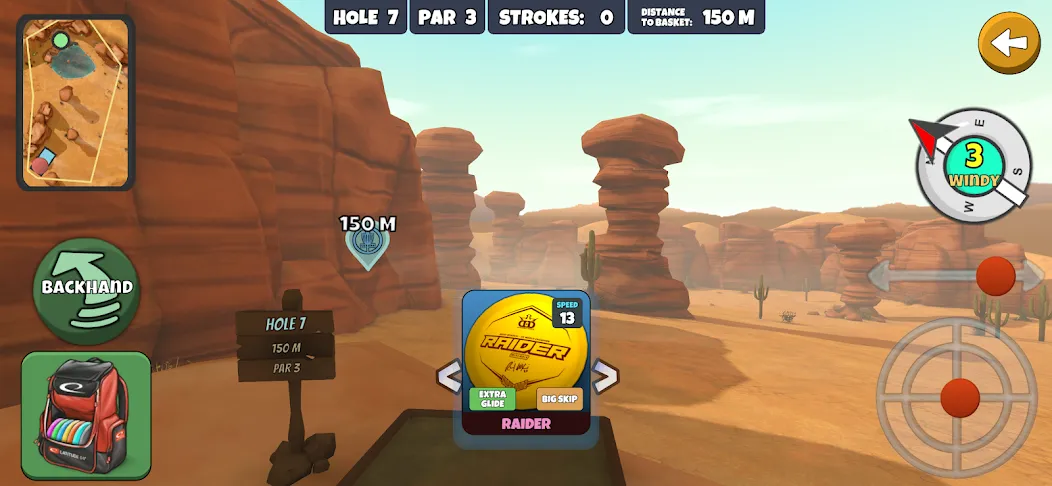Go back with the orange arrow button
Viewport: 1052px width, 486px height.
tap(1009, 42)
